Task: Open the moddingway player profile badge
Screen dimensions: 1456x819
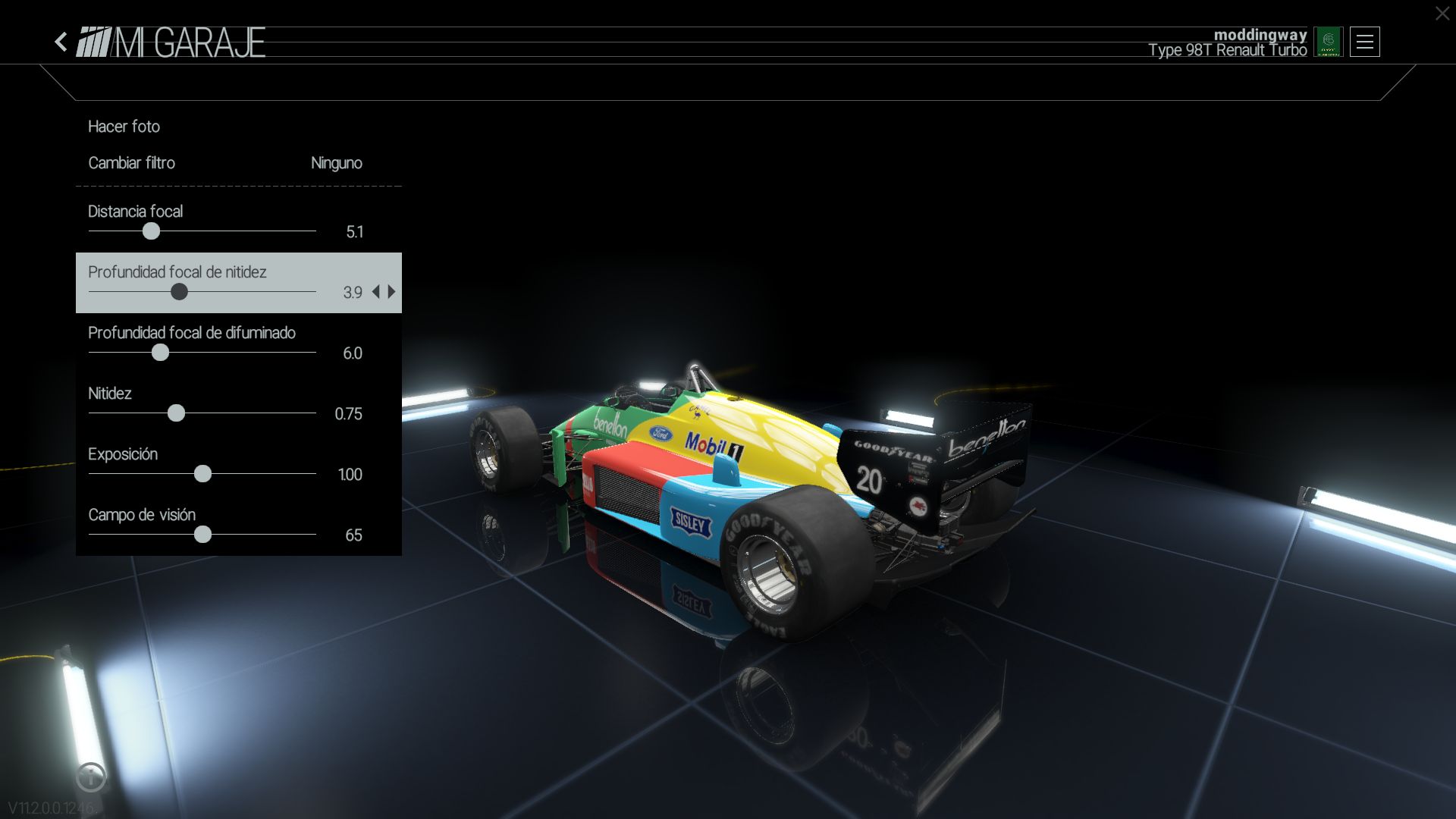Action: click(x=1328, y=42)
